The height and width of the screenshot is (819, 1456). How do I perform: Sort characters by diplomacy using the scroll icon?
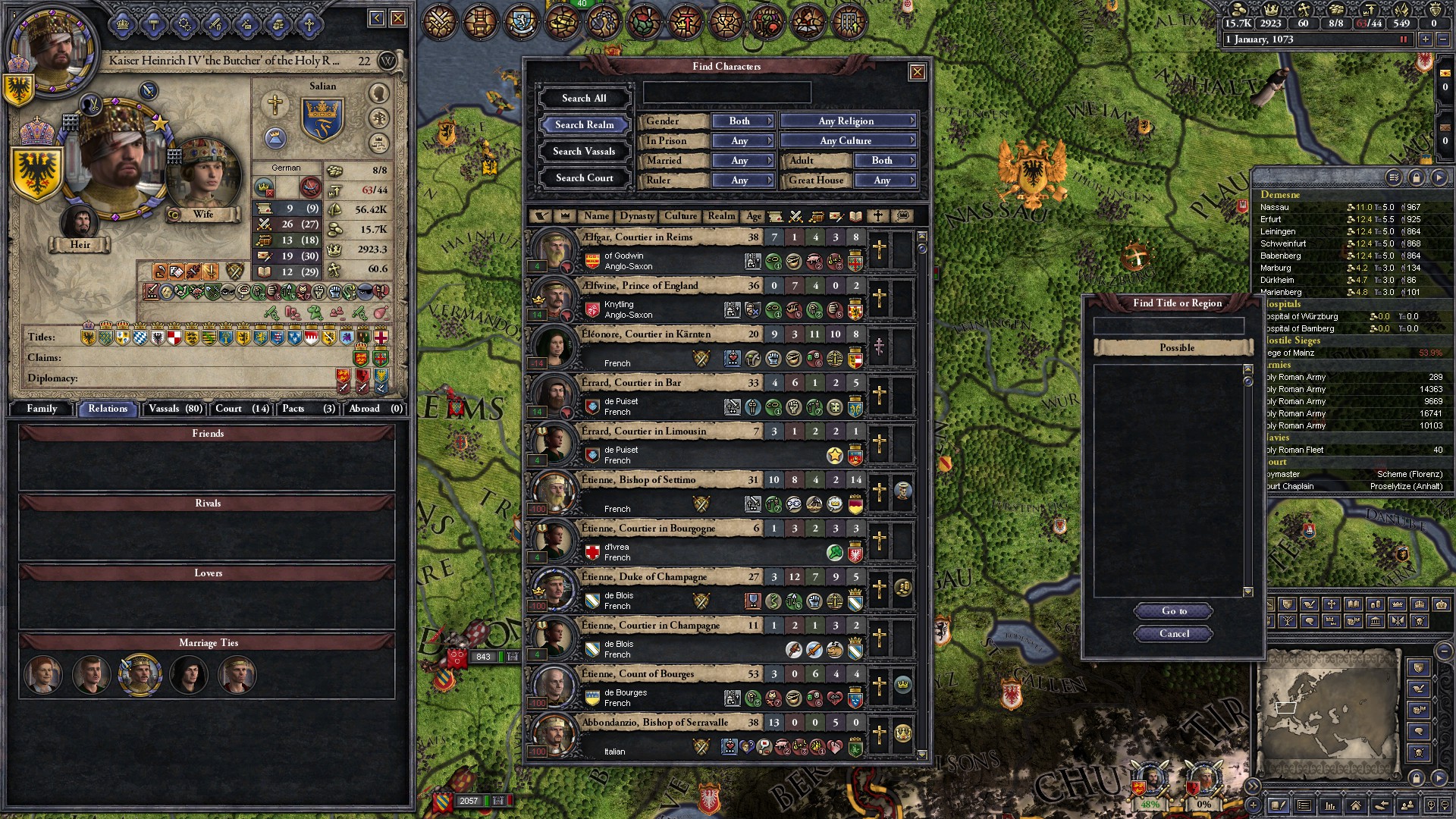775,216
